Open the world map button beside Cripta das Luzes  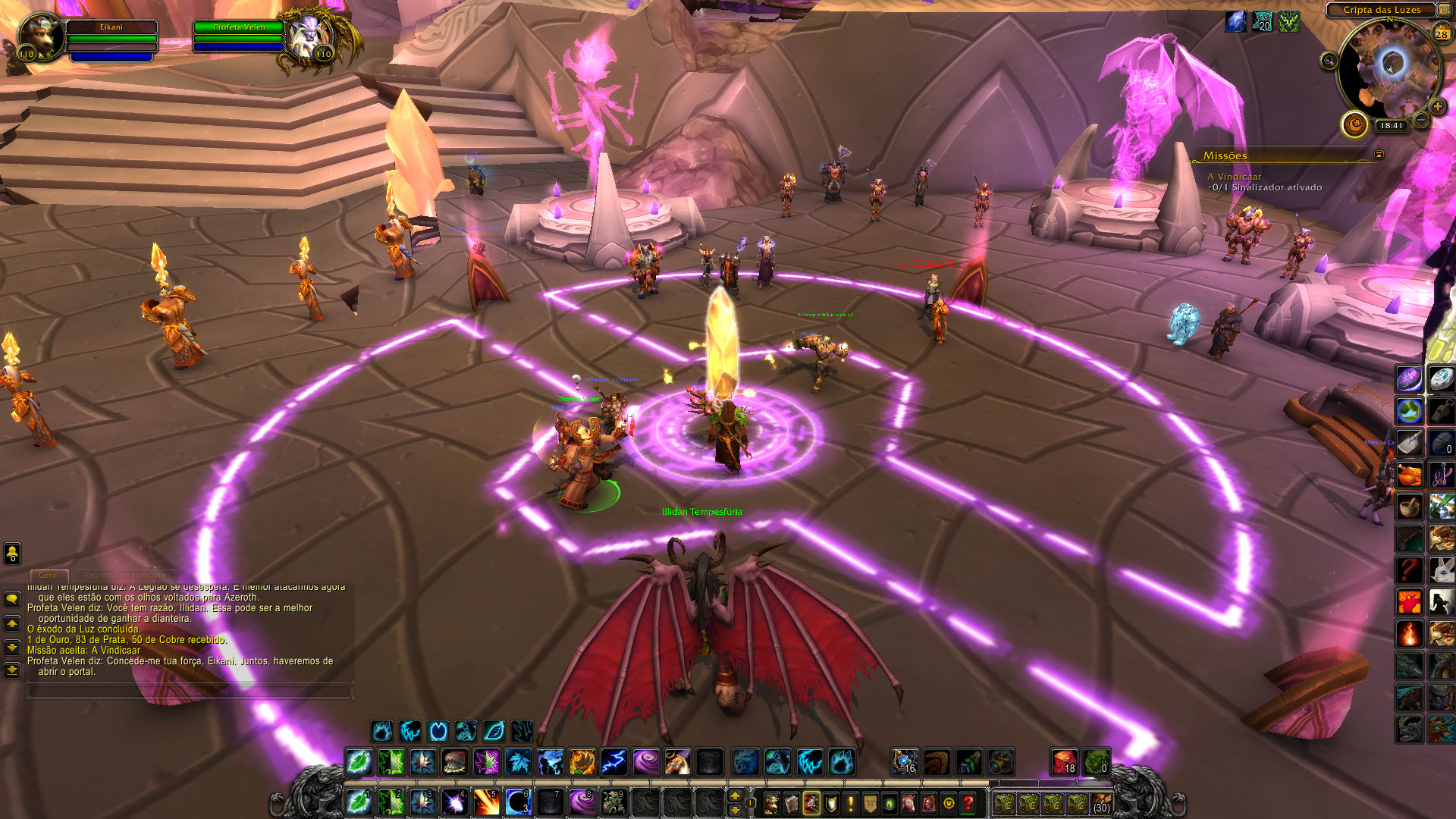1444,10
